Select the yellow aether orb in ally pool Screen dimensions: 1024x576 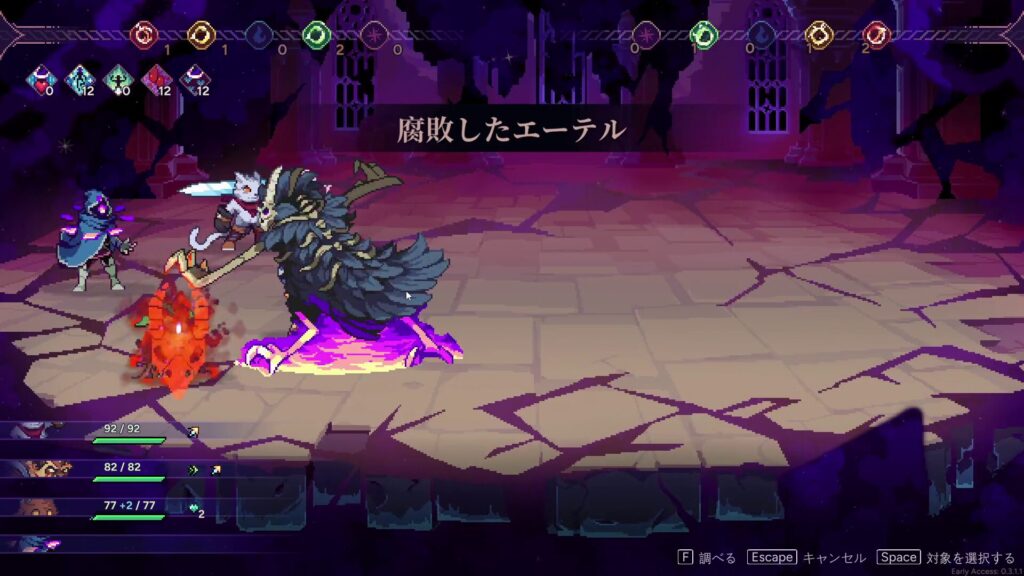click(x=201, y=35)
